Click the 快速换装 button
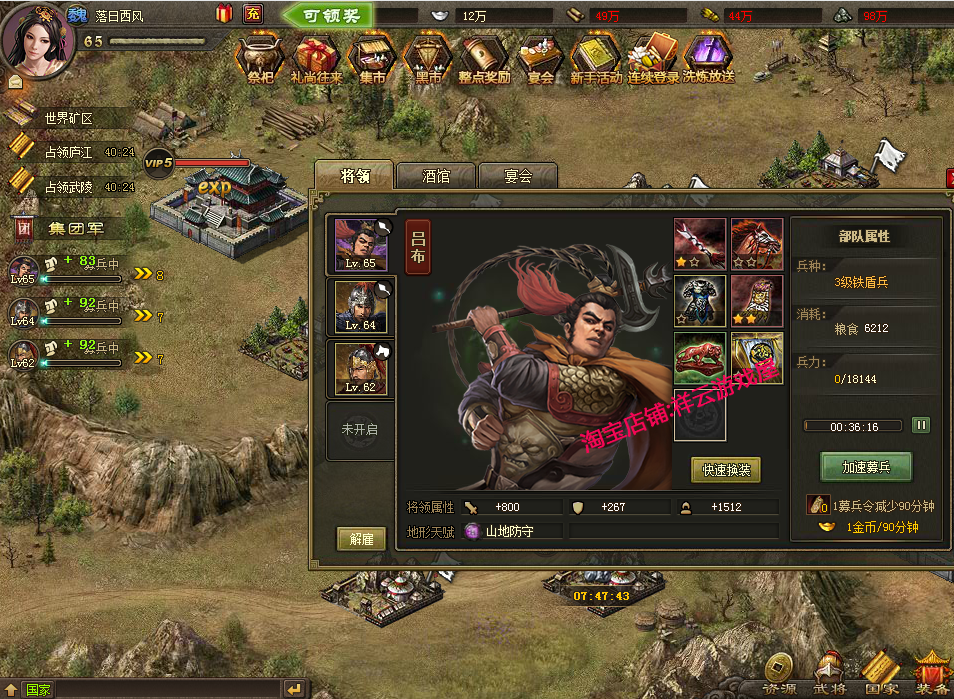This screenshot has height=699, width=954. (726, 469)
